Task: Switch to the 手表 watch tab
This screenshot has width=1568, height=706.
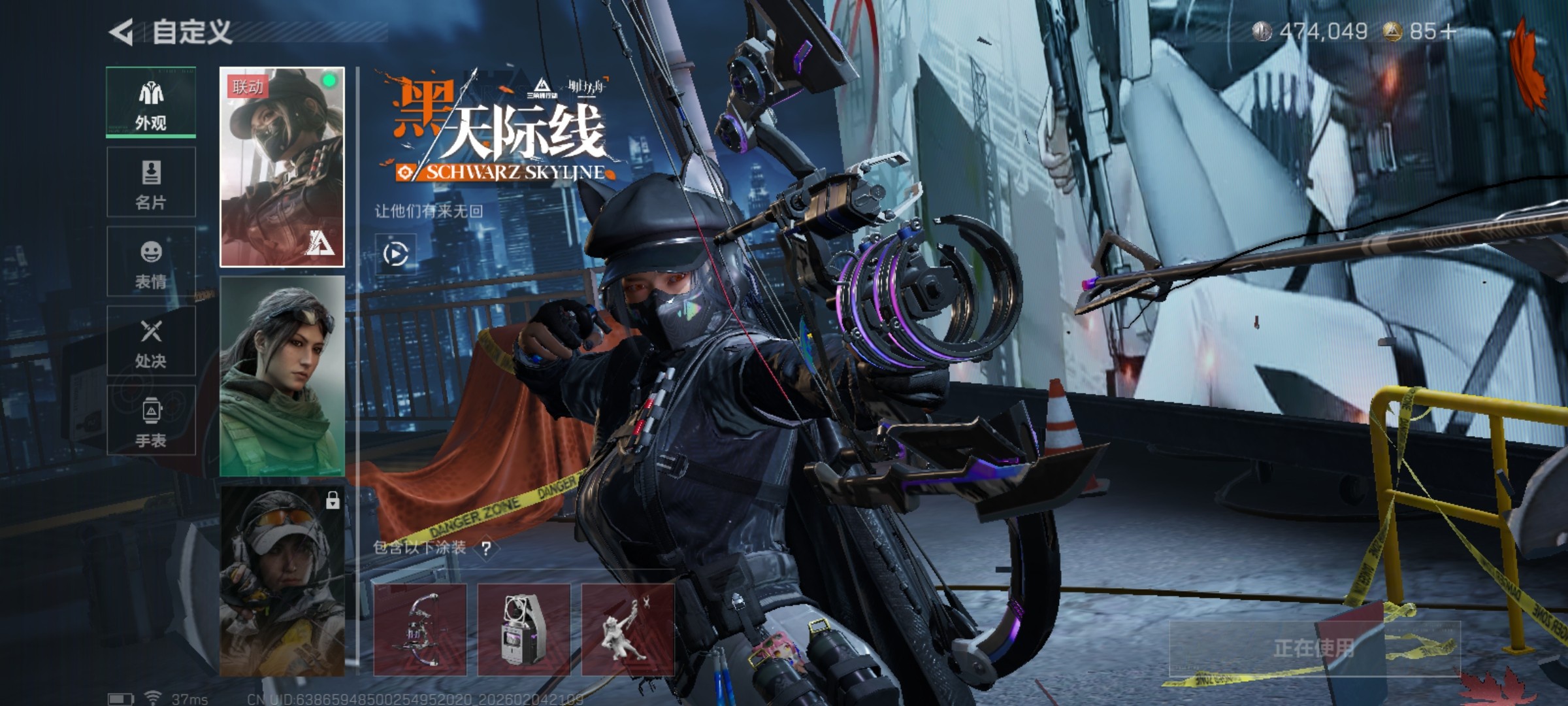Action: coord(151,420)
